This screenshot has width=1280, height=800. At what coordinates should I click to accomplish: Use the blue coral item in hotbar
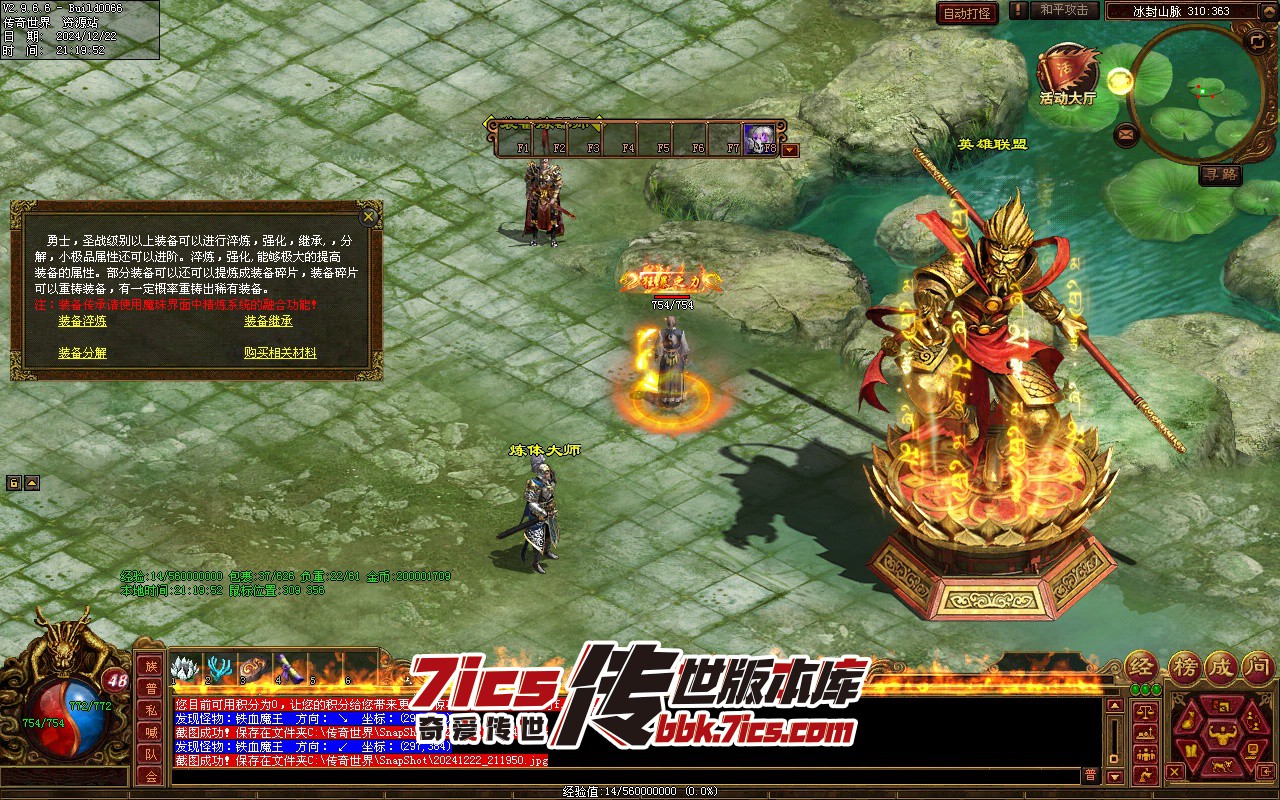220,668
